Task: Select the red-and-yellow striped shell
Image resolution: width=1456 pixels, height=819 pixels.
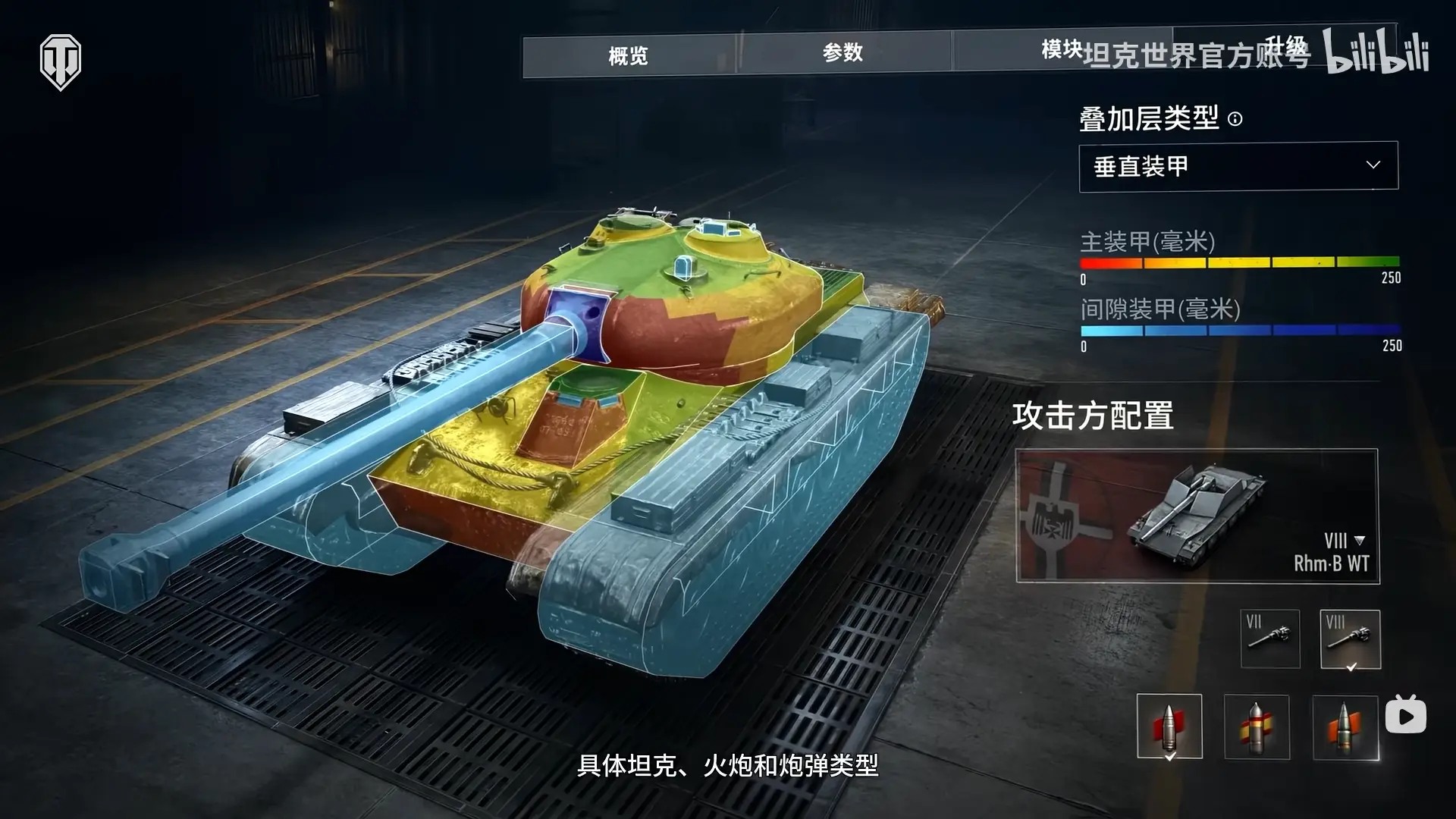Action: [1256, 726]
